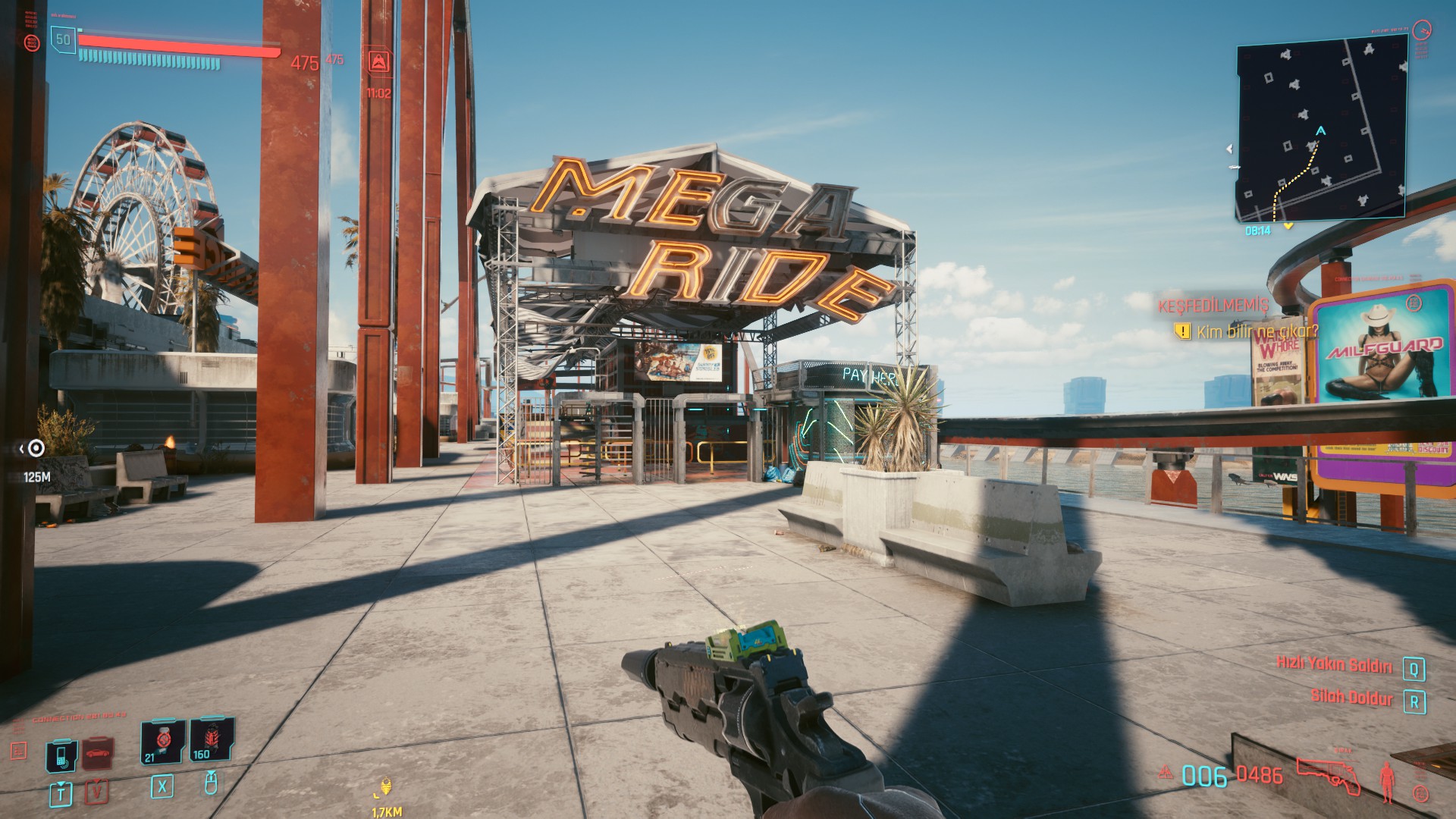Click the yellow 1,7KM quest marker
This screenshot has height=819, width=1456.
386,788
